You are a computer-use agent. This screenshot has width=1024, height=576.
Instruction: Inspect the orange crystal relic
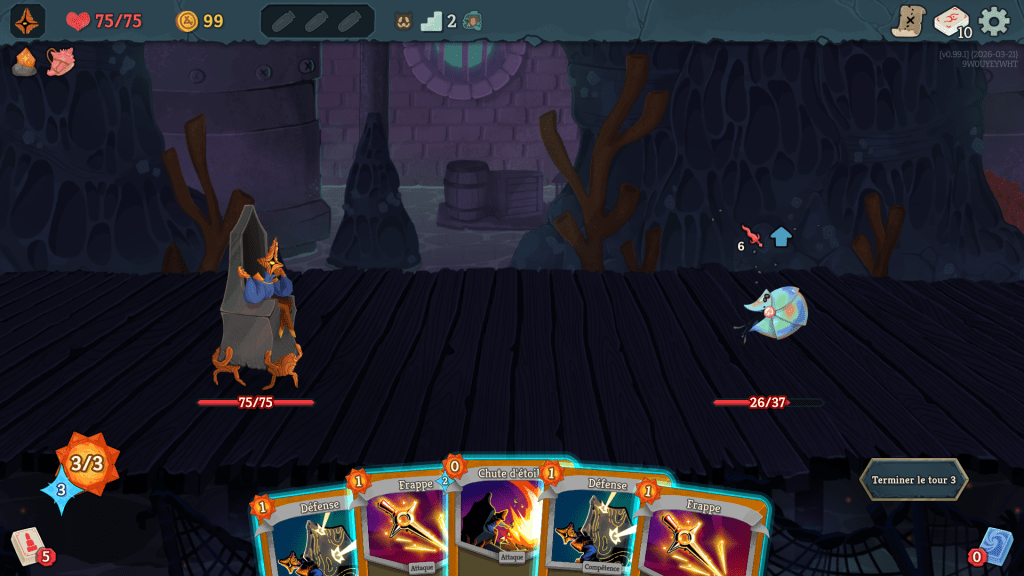point(25,62)
